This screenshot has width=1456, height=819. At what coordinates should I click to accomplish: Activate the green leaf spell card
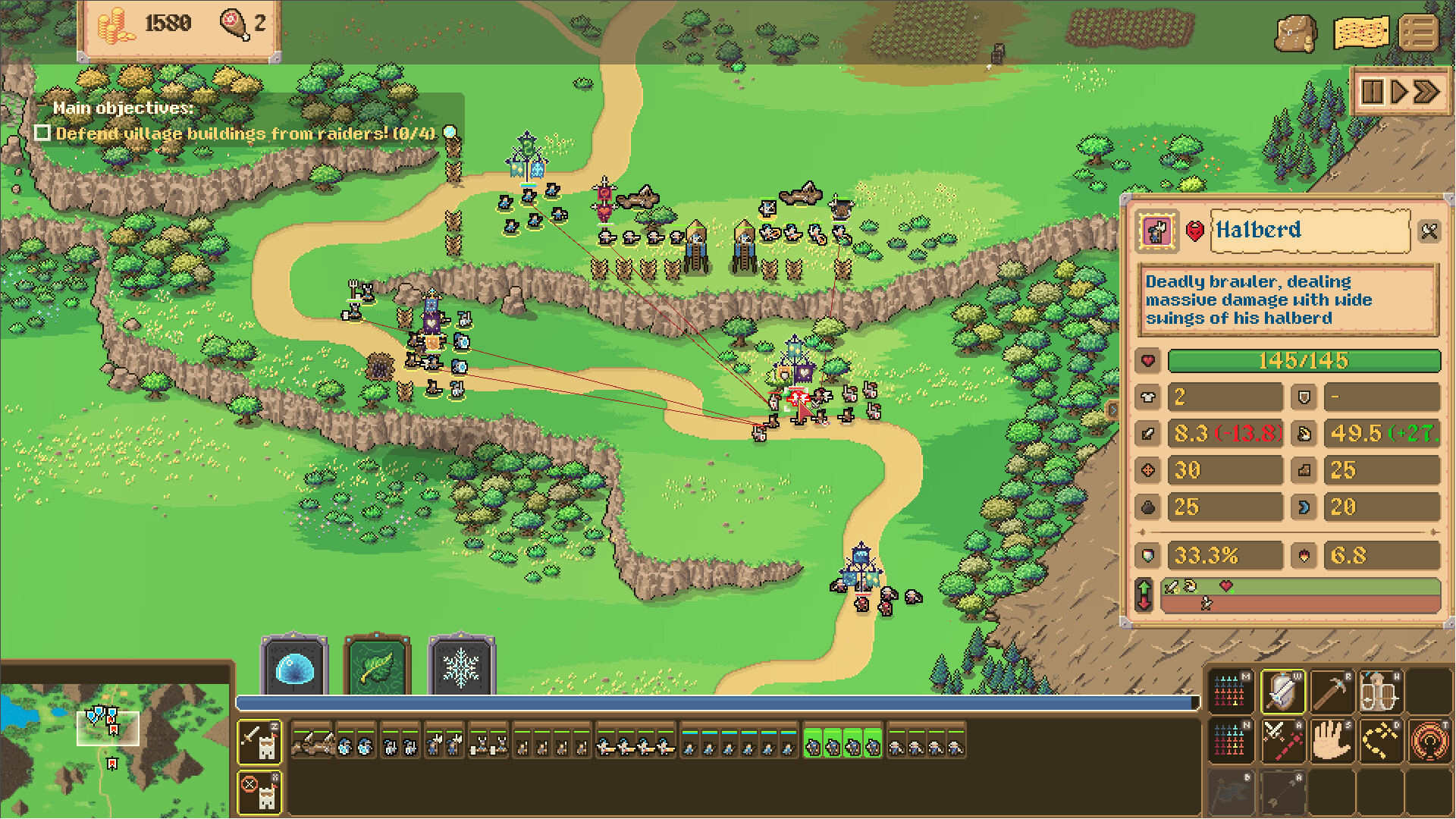377,669
